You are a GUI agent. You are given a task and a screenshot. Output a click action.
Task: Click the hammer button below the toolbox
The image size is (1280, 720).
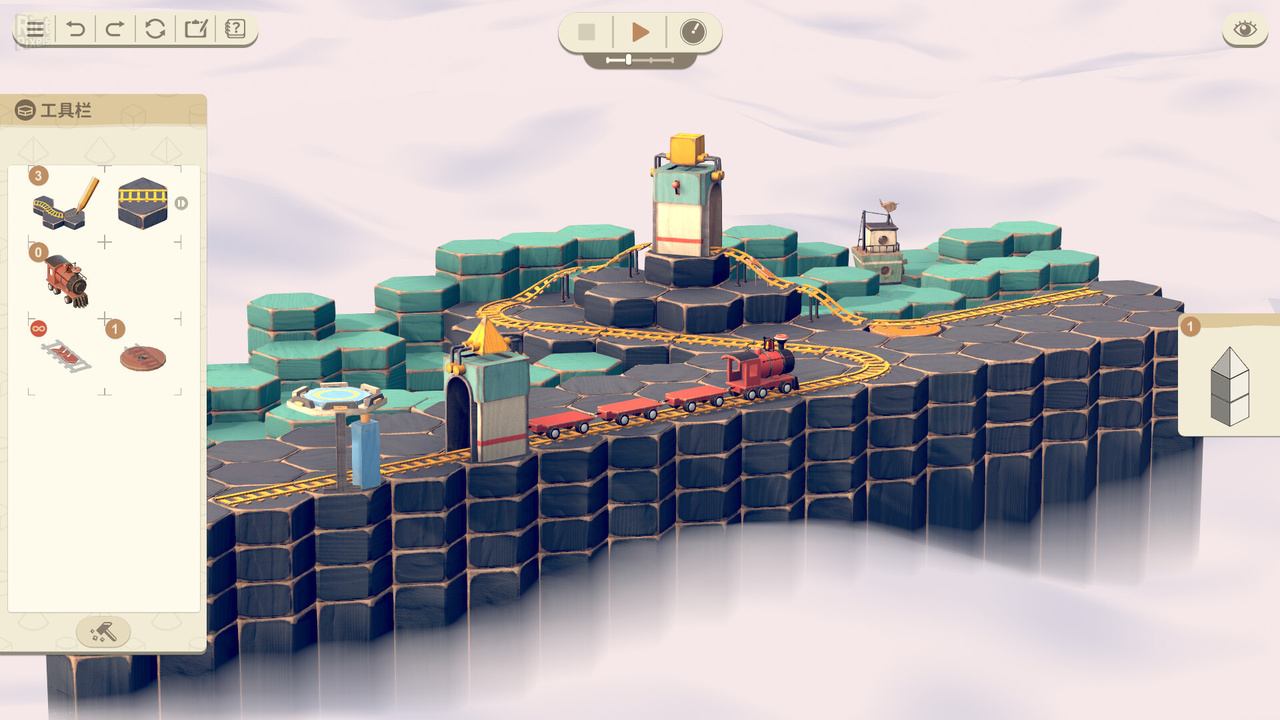tap(103, 632)
